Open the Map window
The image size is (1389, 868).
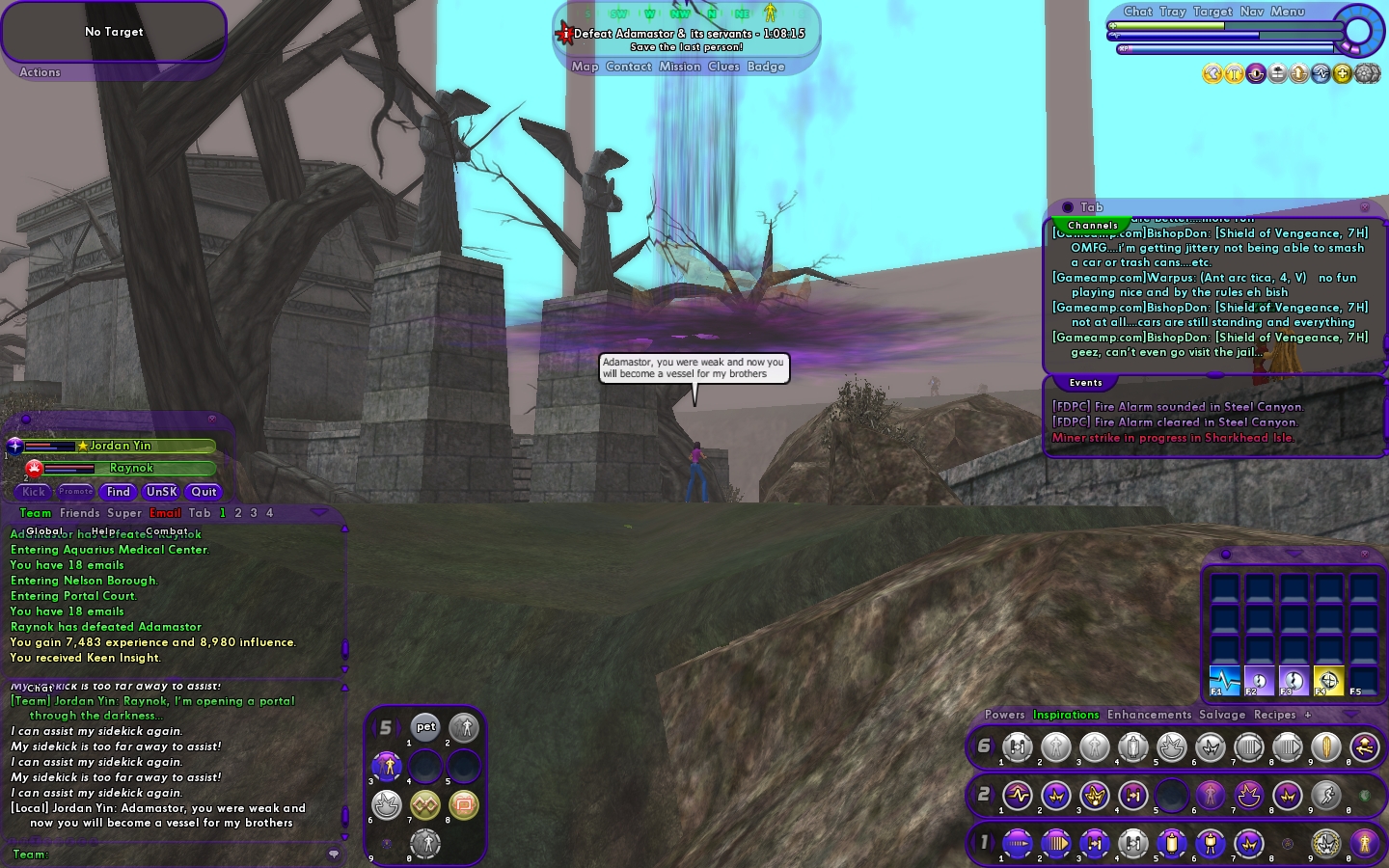[x=585, y=67]
